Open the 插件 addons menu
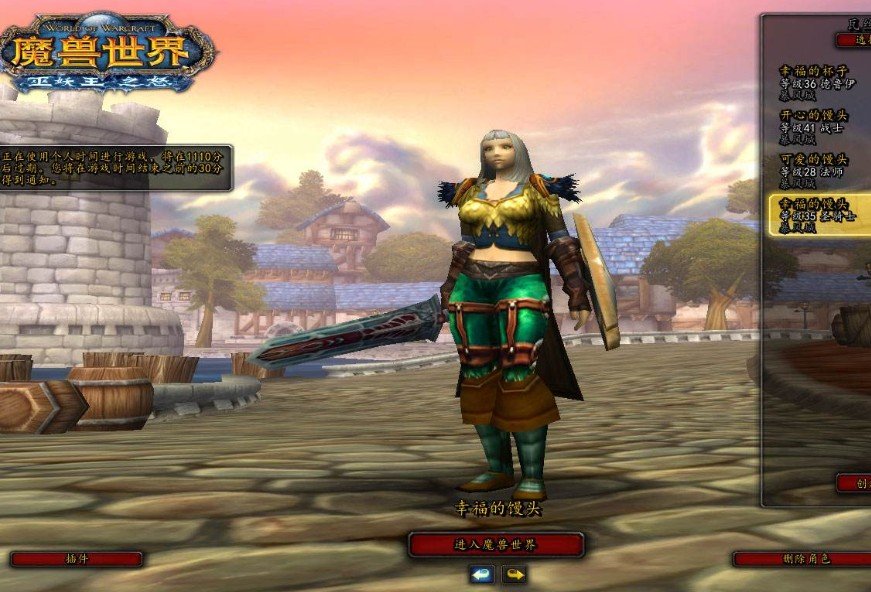 click(76, 559)
